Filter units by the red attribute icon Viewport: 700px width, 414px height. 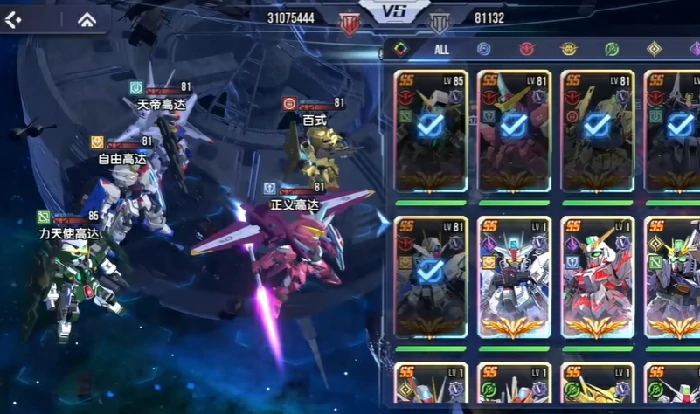click(x=526, y=48)
